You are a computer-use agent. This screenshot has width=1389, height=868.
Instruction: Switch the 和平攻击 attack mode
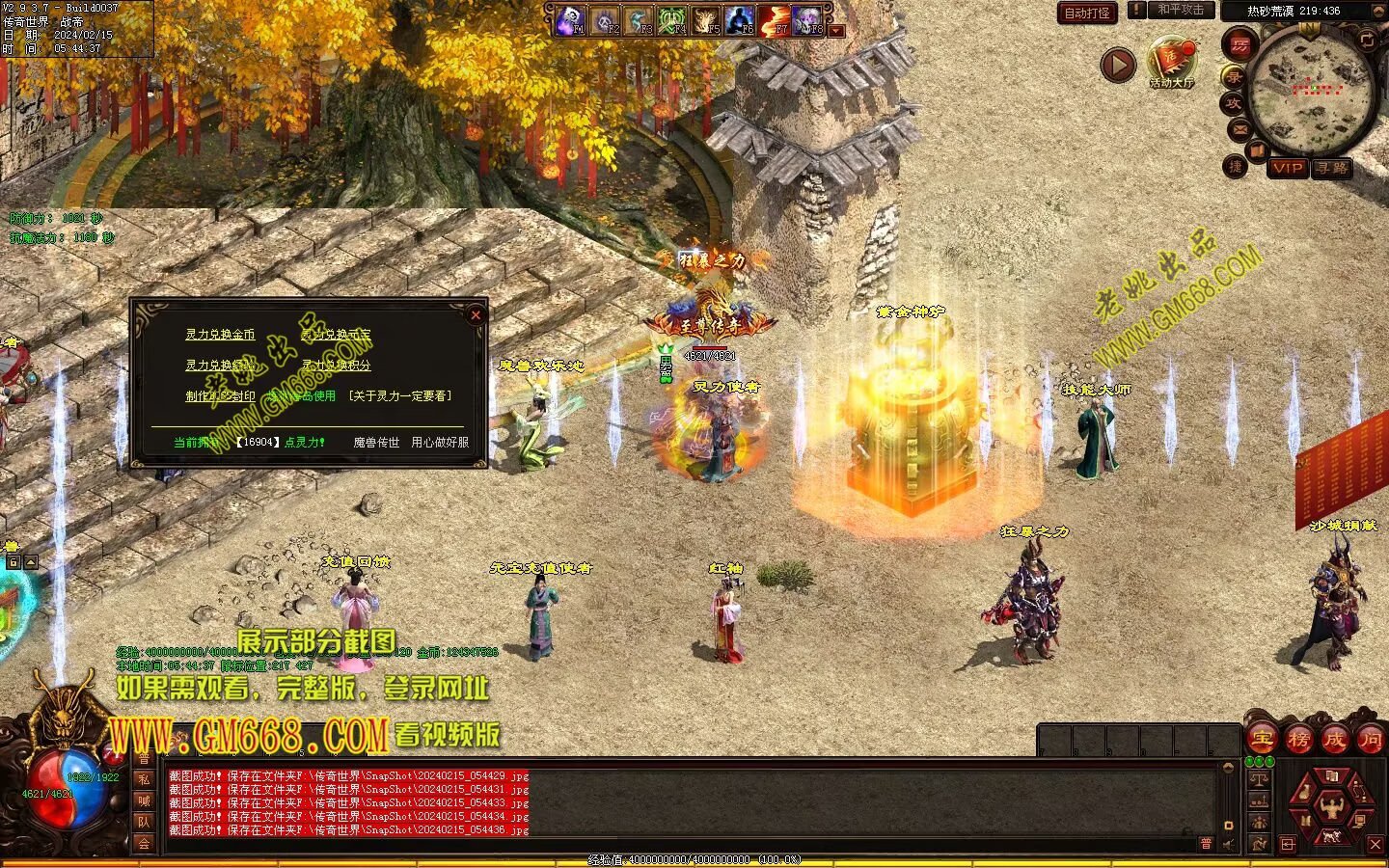(1180, 11)
